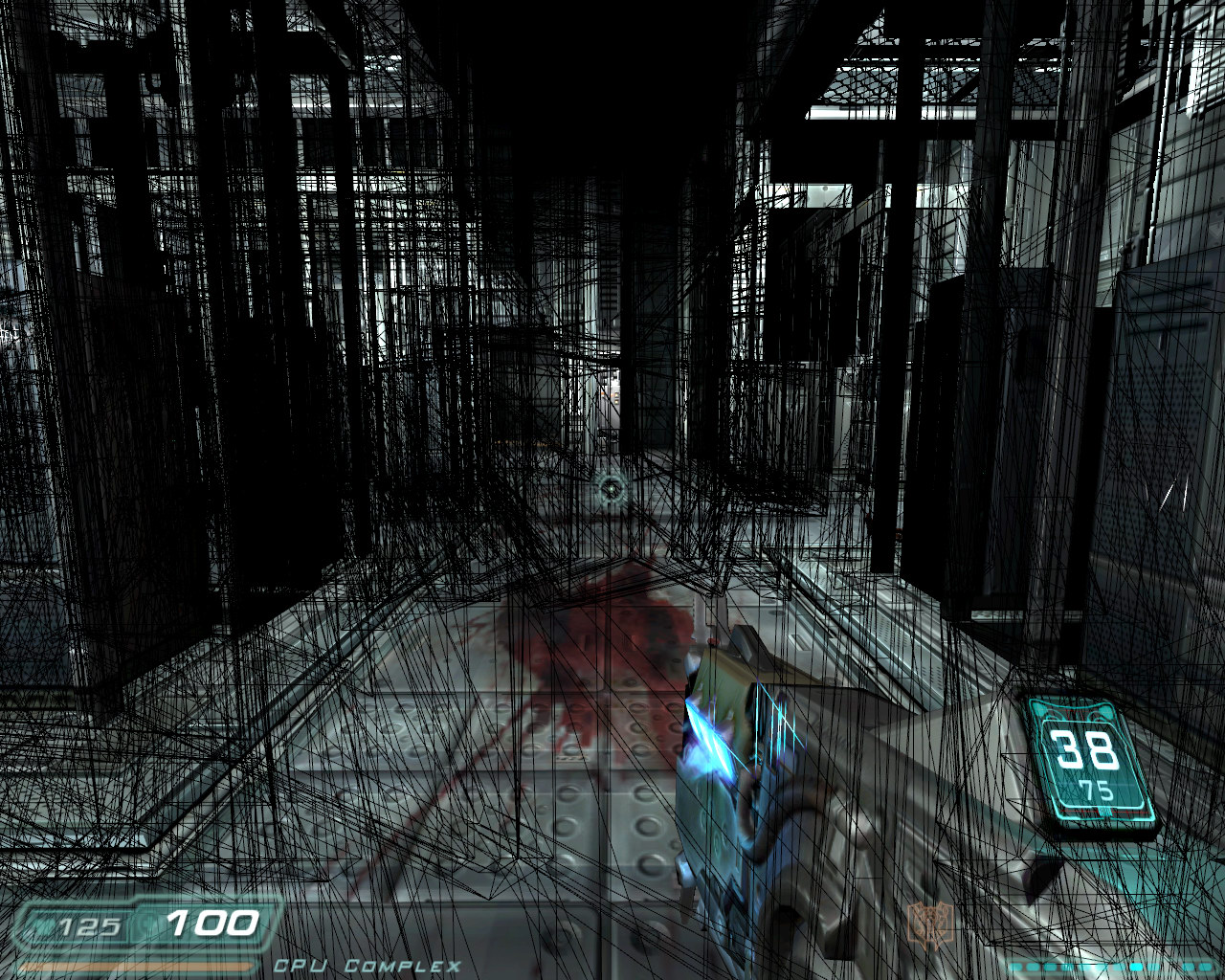Click the CPU Complex location label
The height and width of the screenshot is (980, 1225).
[x=368, y=967]
